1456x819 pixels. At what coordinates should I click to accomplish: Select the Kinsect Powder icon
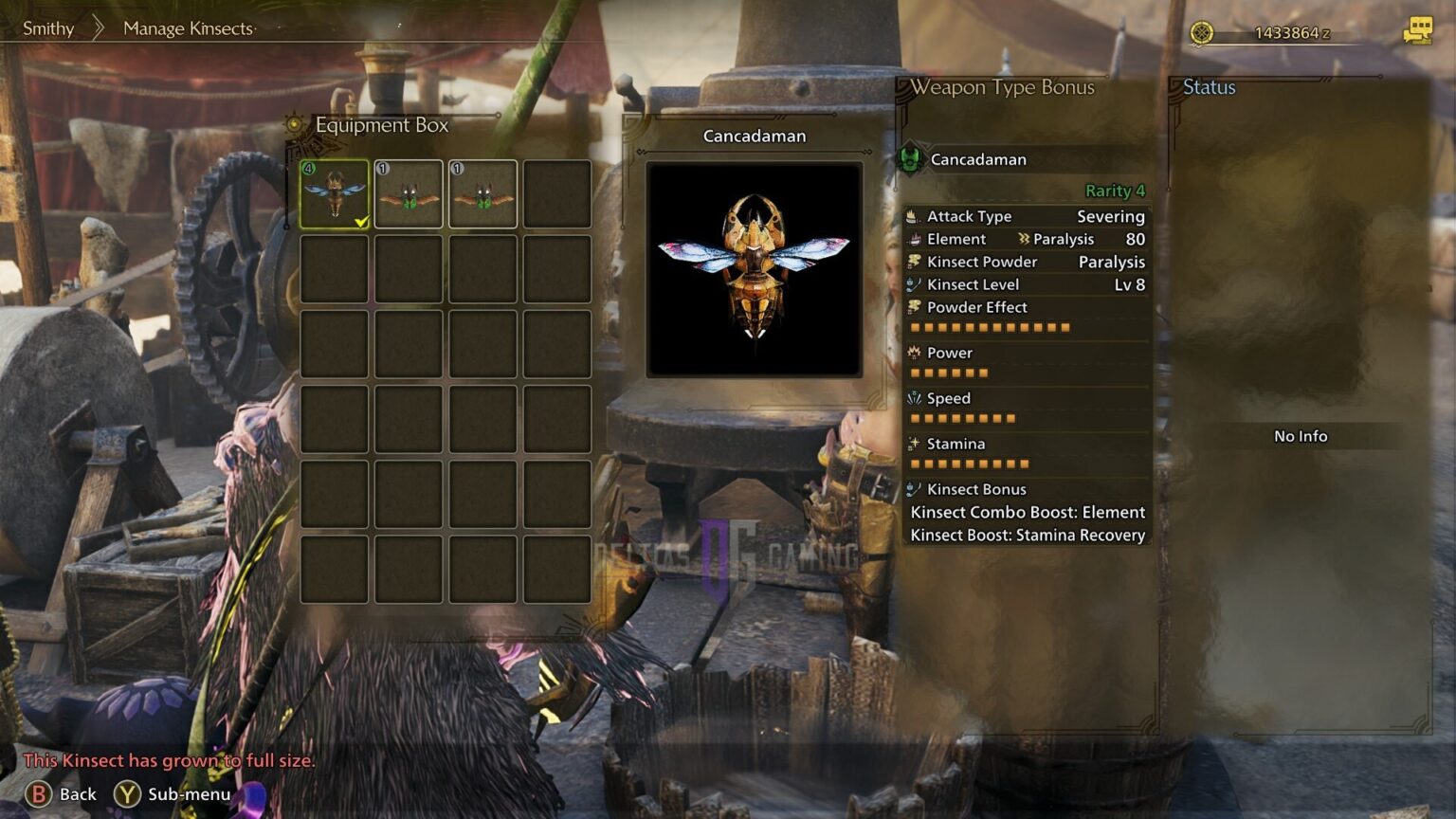point(913,262)
